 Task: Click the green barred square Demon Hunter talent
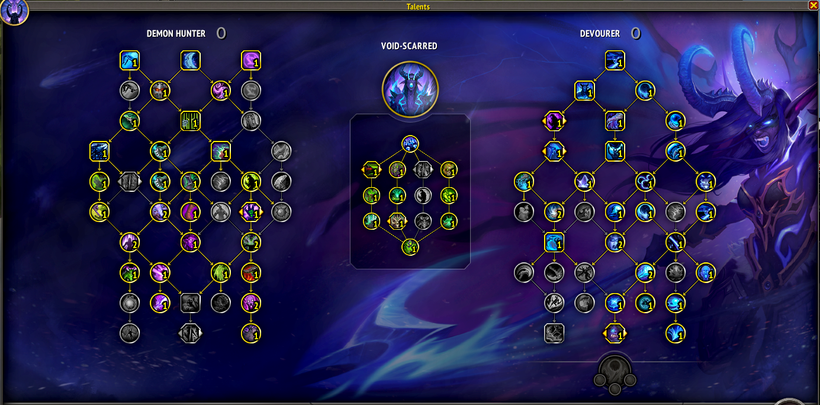(190, 121)
